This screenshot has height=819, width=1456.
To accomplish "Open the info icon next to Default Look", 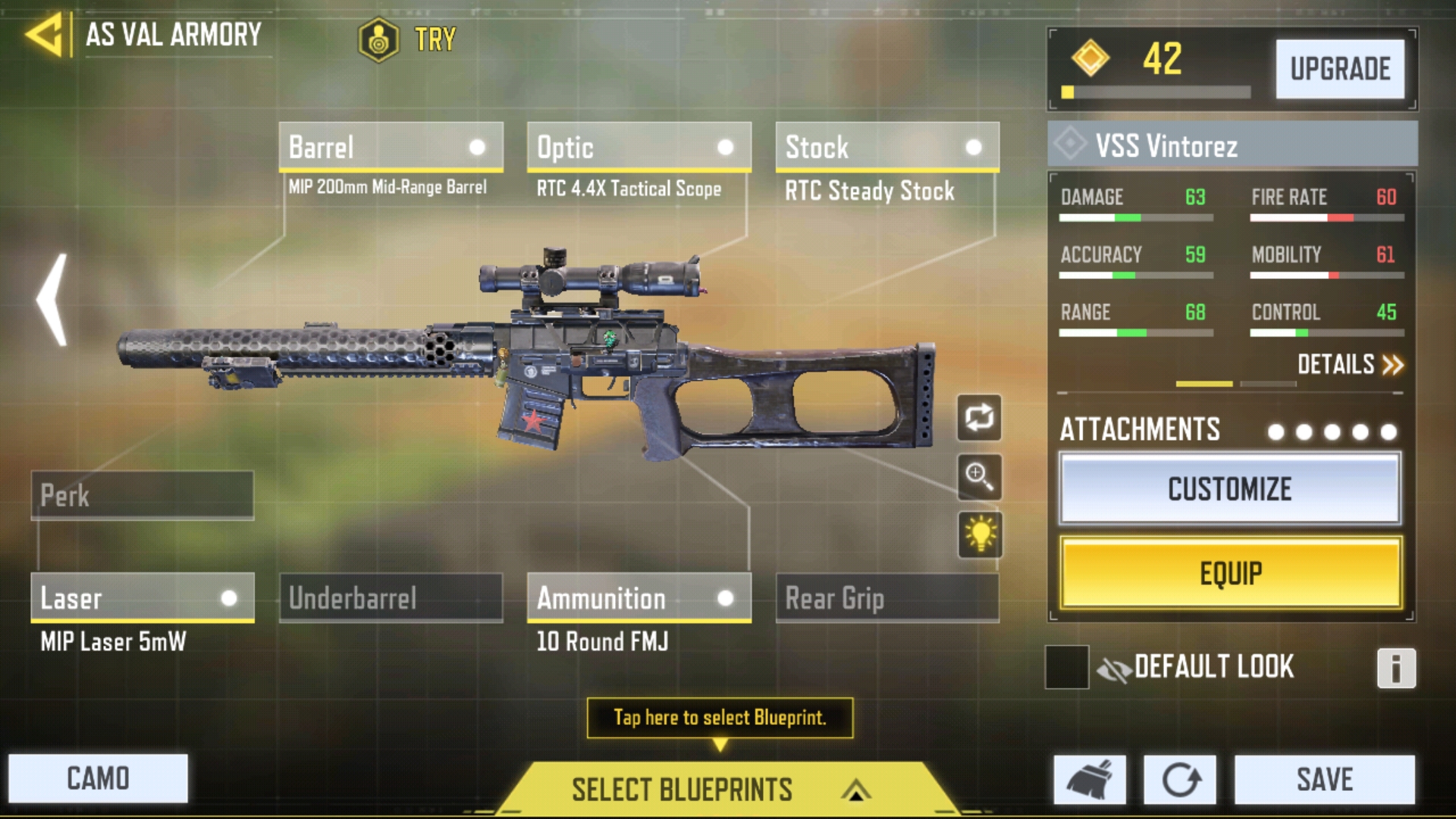I will (x=1399, y=667).
